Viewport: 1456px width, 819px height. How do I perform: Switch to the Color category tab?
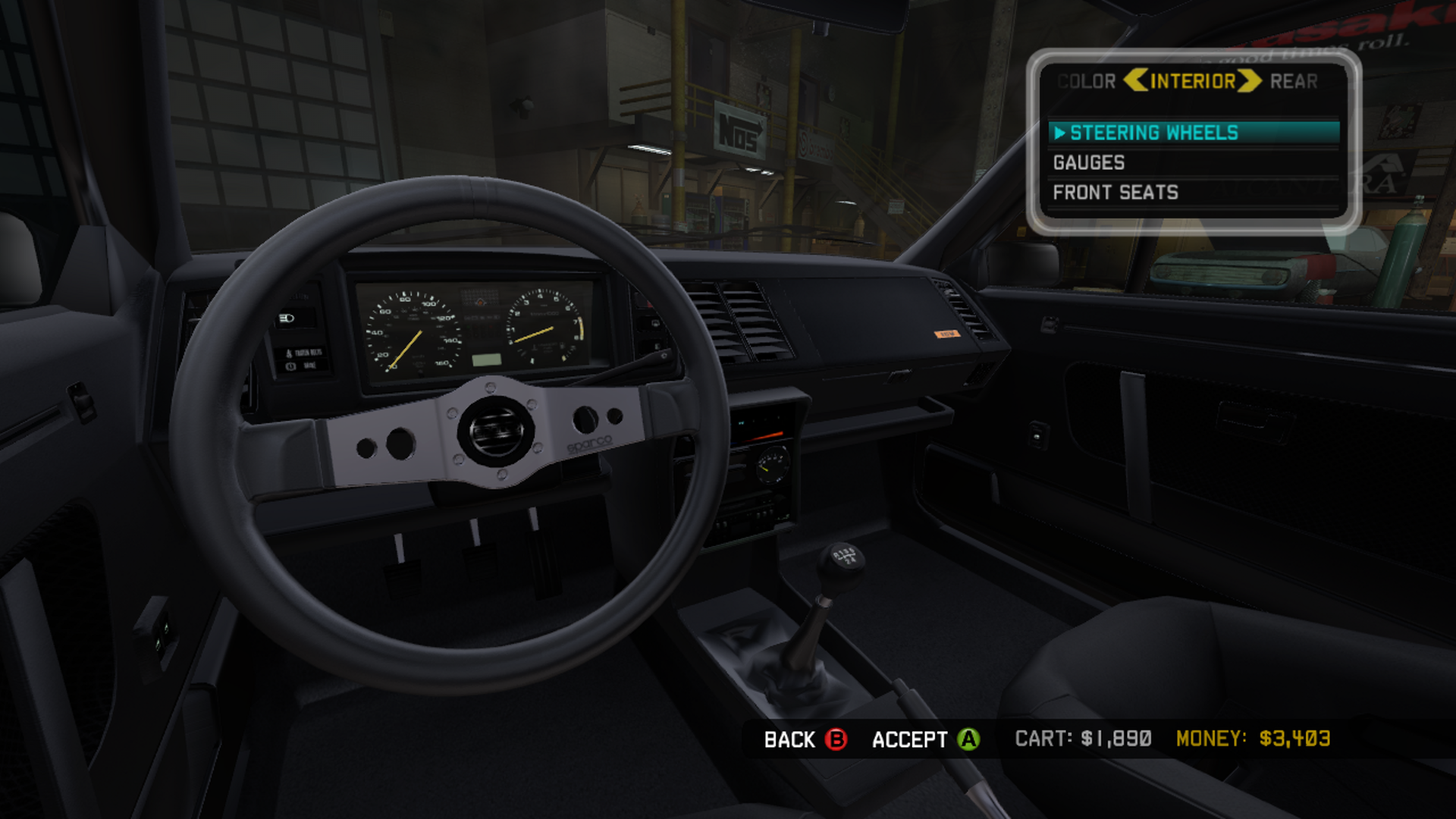pos(1086,81)
